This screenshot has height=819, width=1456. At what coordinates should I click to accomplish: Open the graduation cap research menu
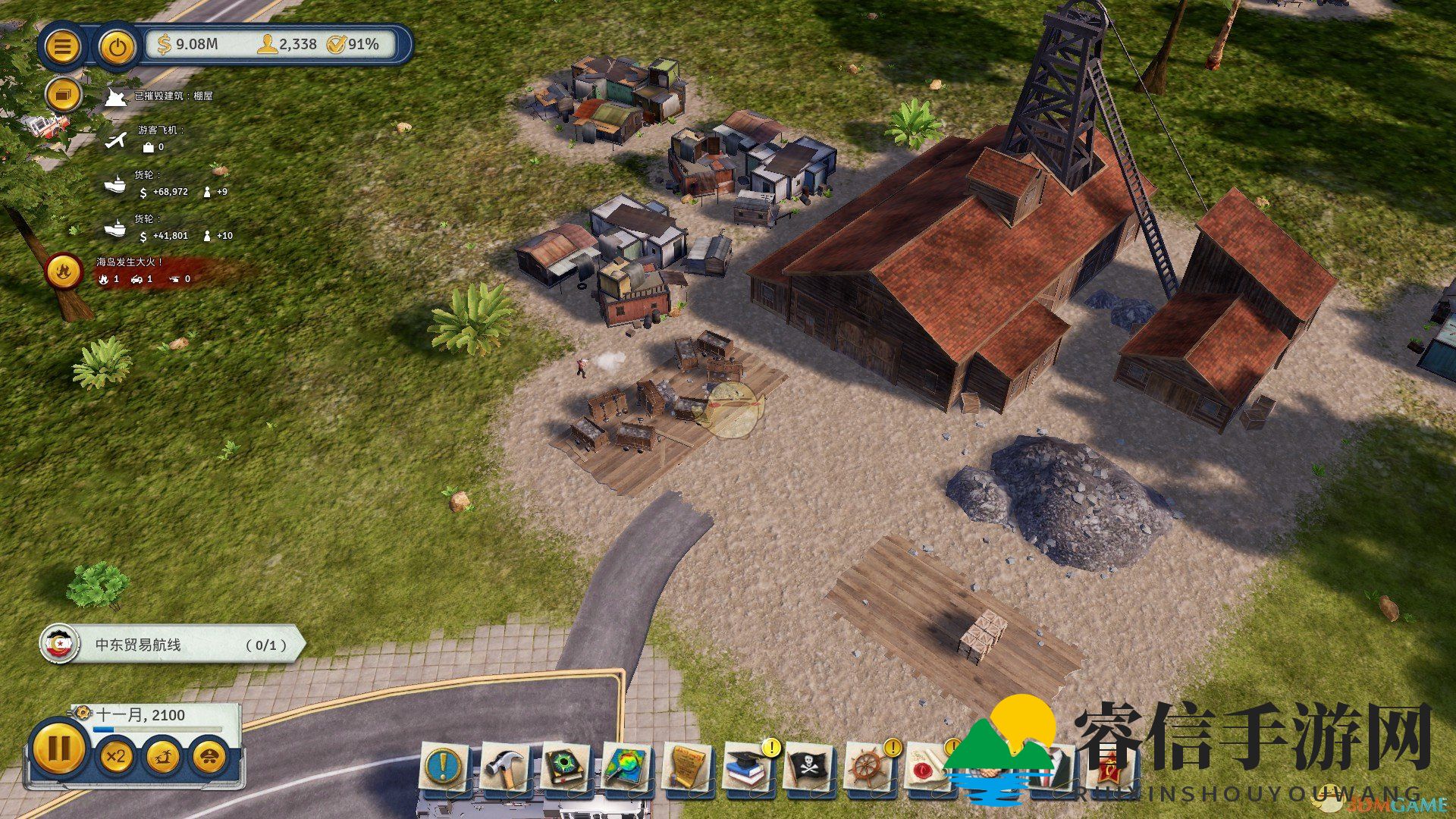[748, 767]
